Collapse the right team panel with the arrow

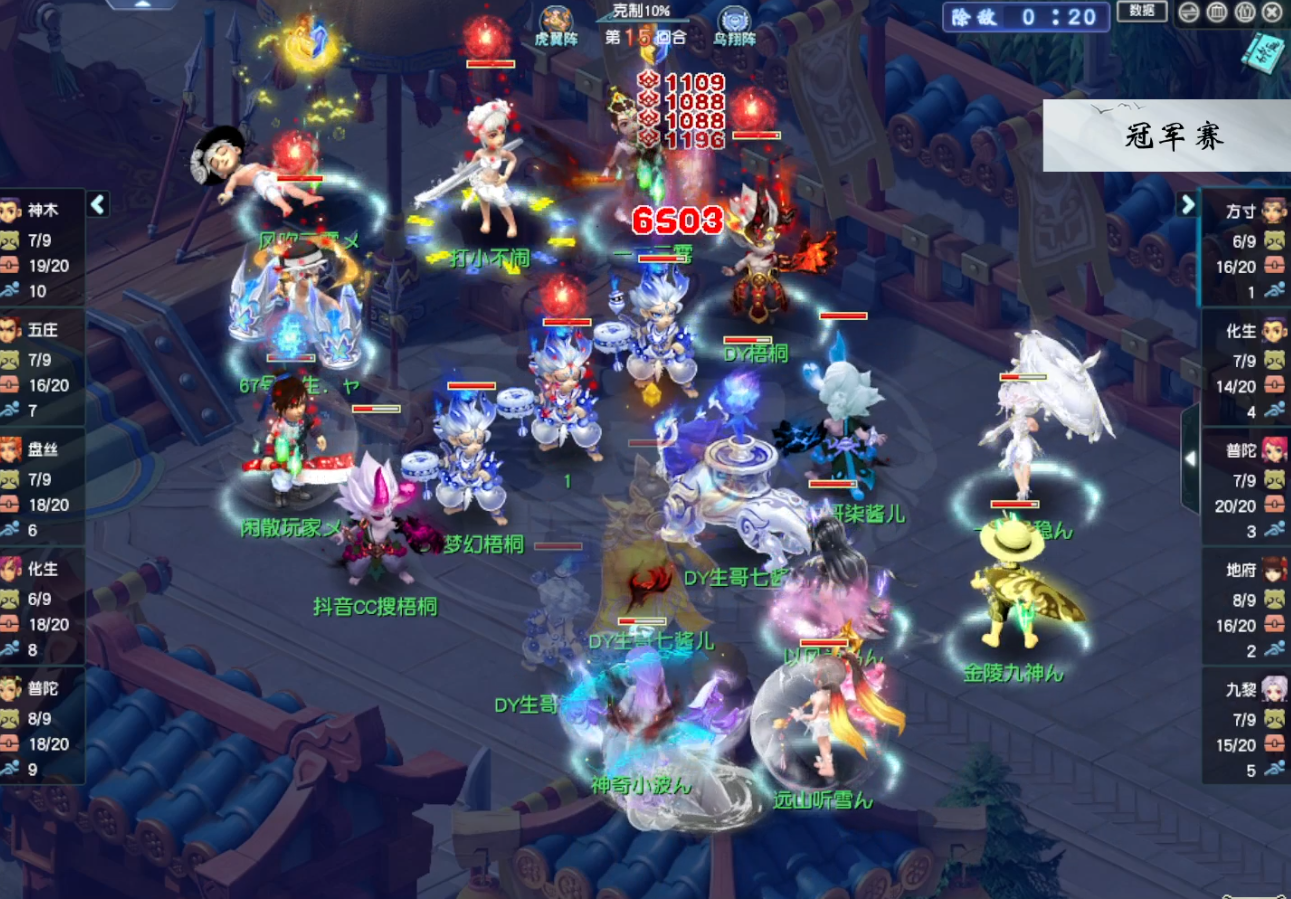(x=1187, y=204)
